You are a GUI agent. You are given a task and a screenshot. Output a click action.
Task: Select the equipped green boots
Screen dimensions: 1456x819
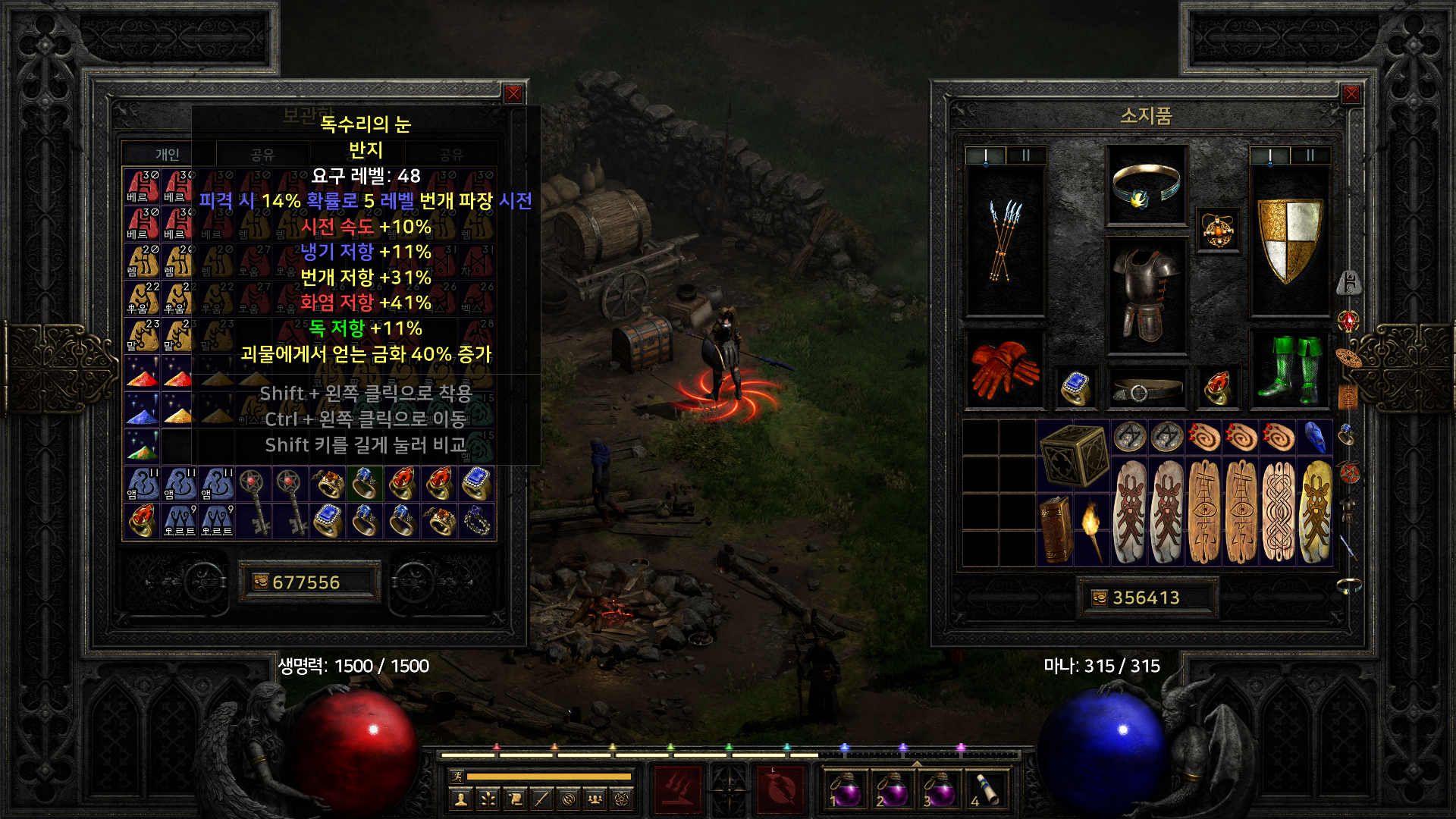tap(1289, 369)
